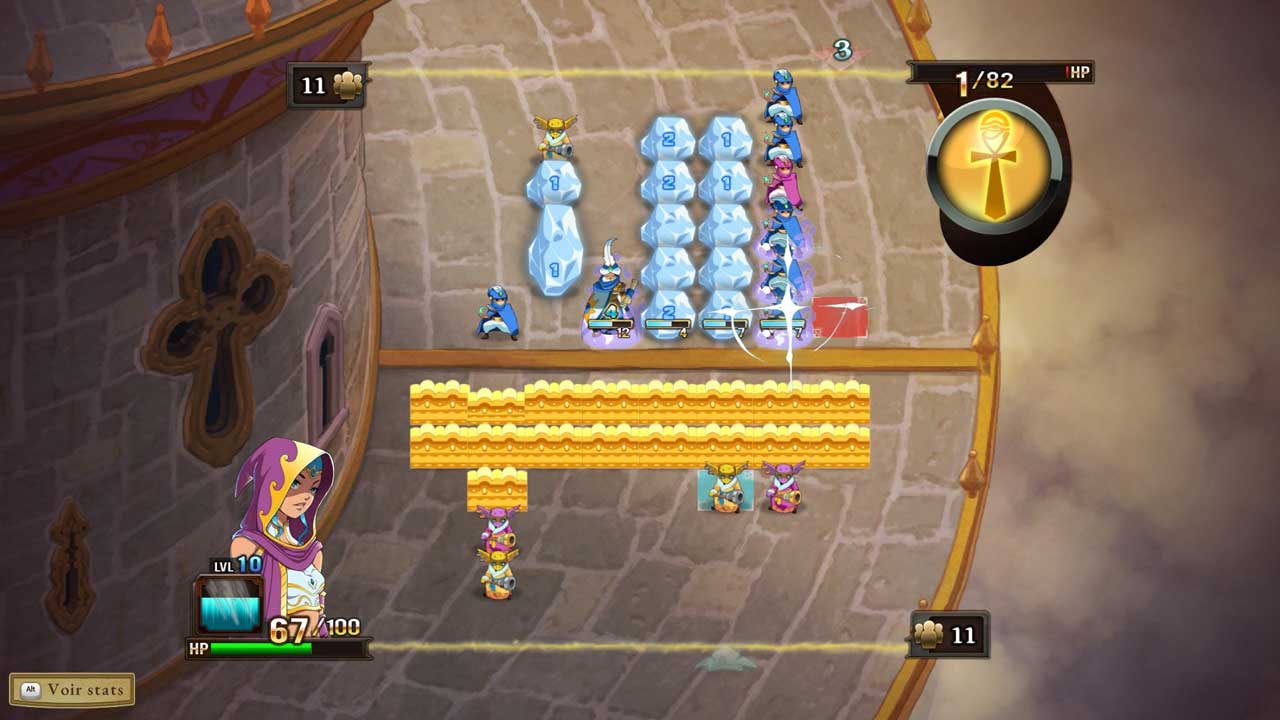Activate the hero's cyan spell gauge
Viewport: 1280px width, 720px height.
[x=230, y=607]
